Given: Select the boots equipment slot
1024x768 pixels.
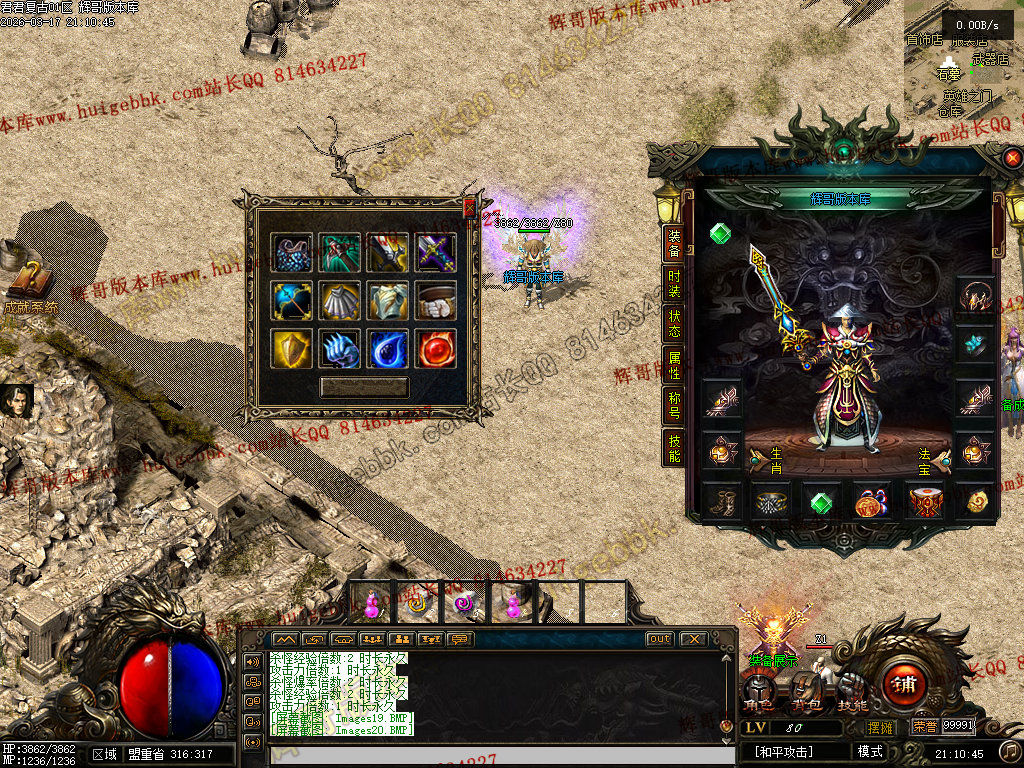Looking at the screenshot, I should [722, 502].
